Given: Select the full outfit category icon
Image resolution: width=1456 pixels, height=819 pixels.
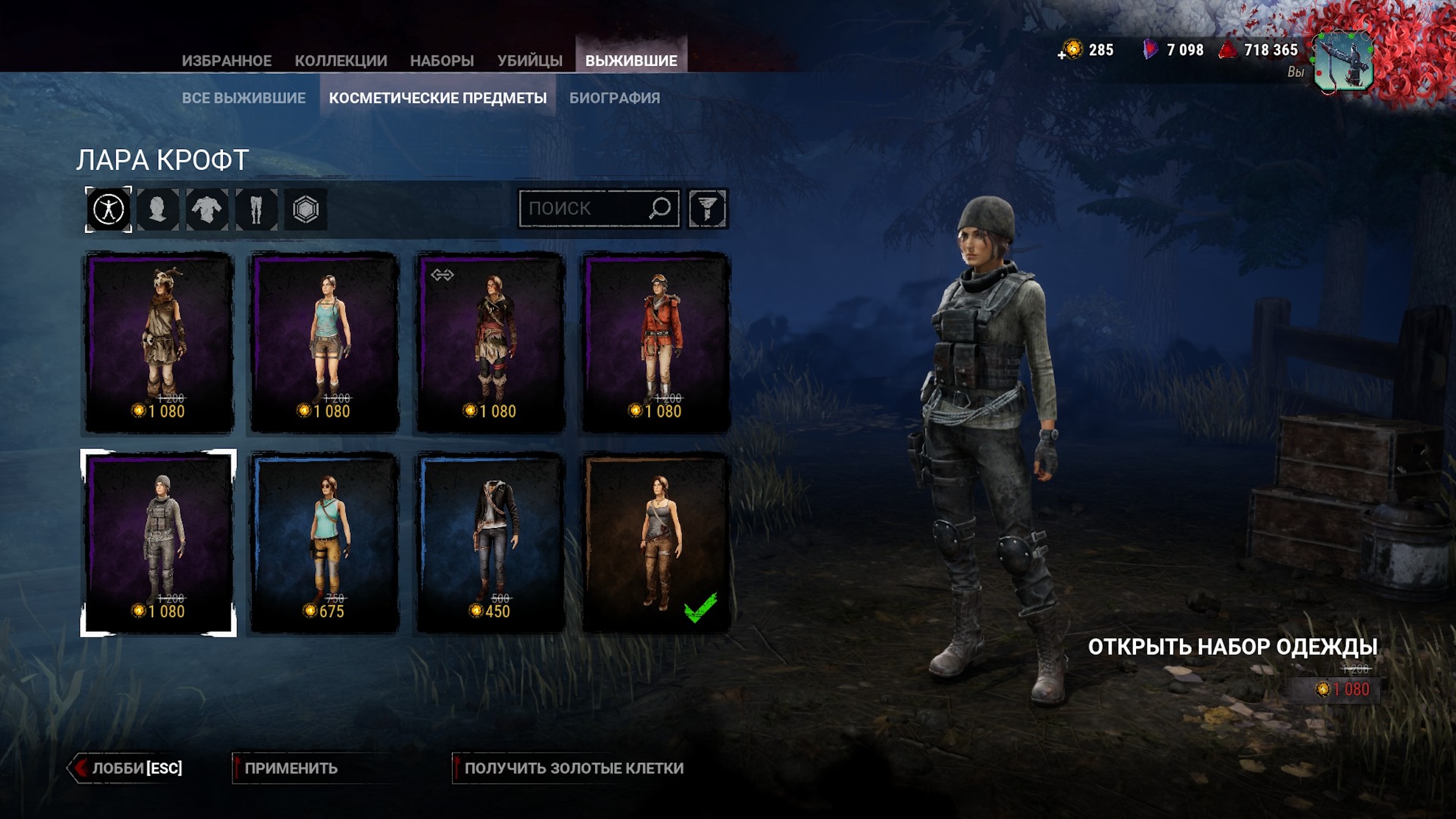Looking at the screenshot, I should pyautogui.click(x=109, y=209).
